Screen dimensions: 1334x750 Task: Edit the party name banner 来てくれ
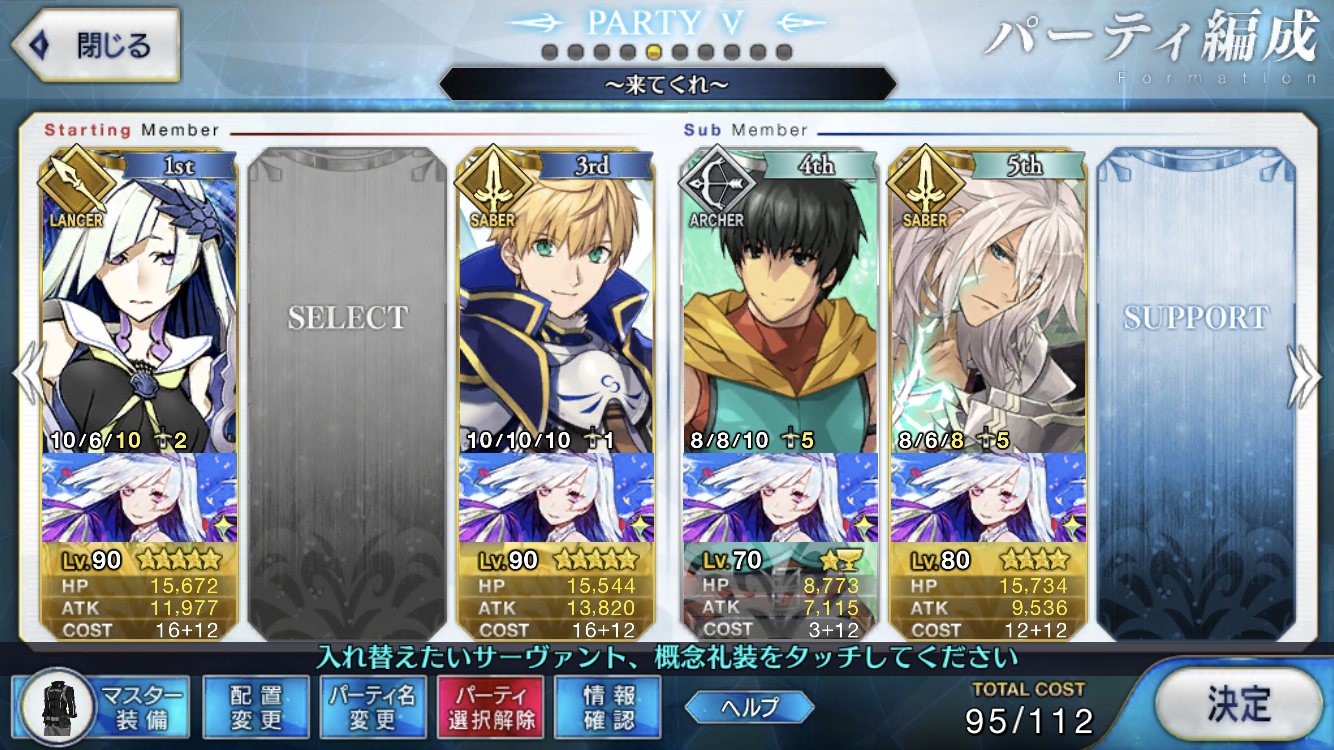(667, 85)
